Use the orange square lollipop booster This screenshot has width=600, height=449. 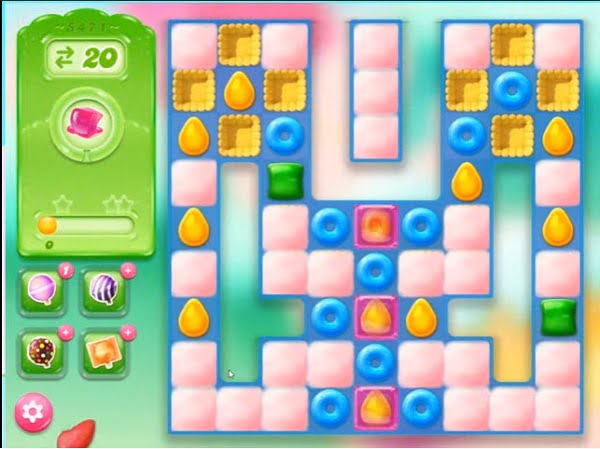coord(105,351)
